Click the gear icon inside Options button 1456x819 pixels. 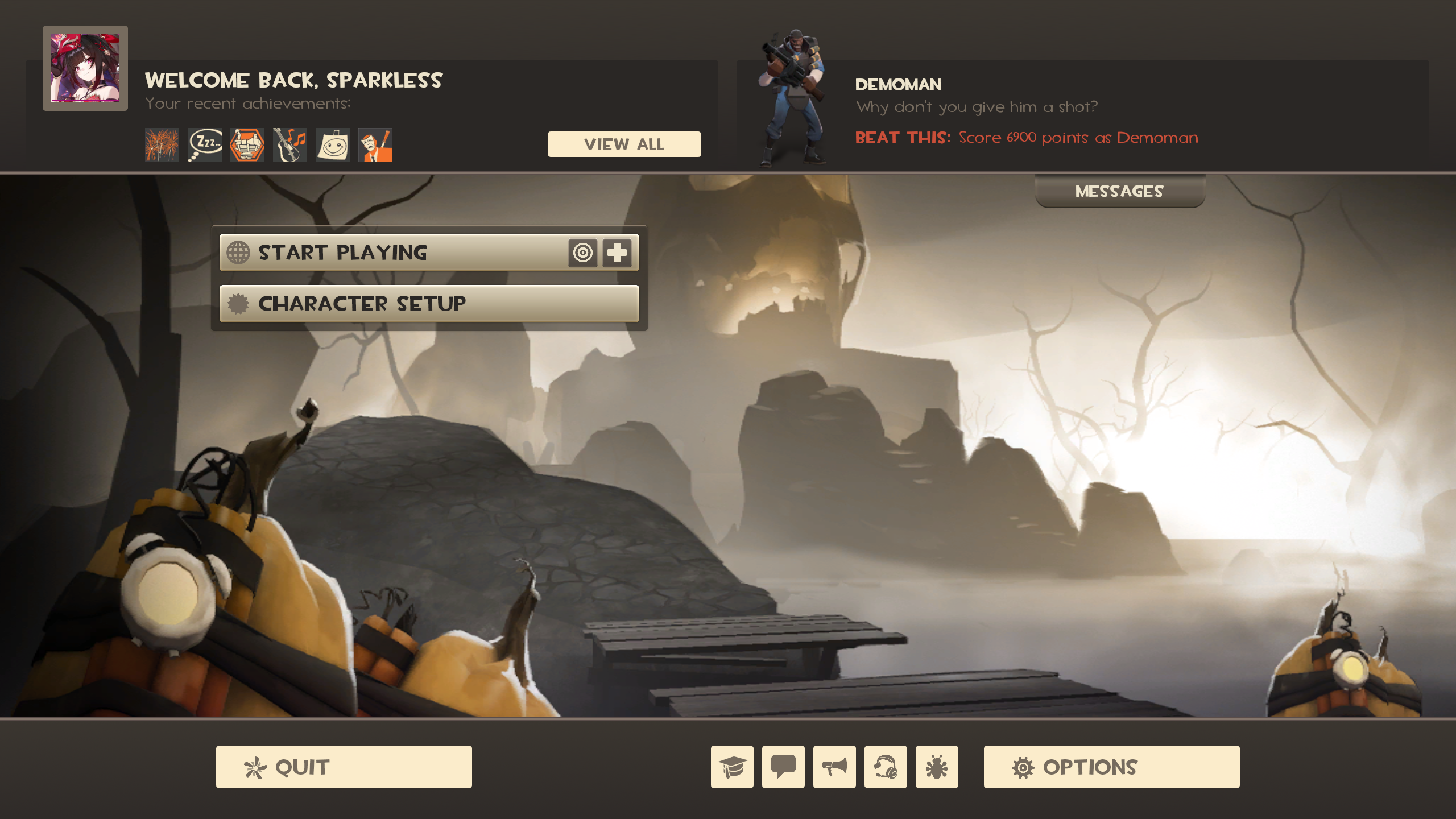tap(1024, 767)
